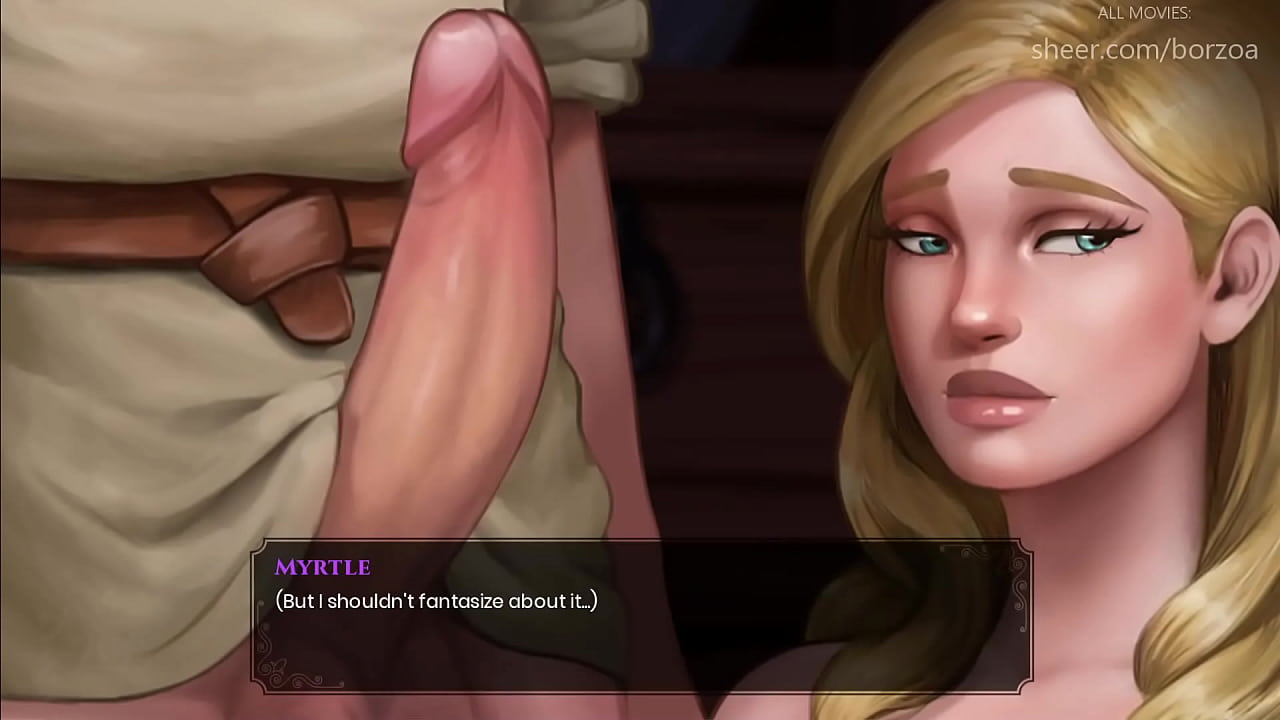Click the purple MYRTLE nameplate text
Image resolution: width=1280 pixels, height=720 pixels.
(x=324, y=567)
